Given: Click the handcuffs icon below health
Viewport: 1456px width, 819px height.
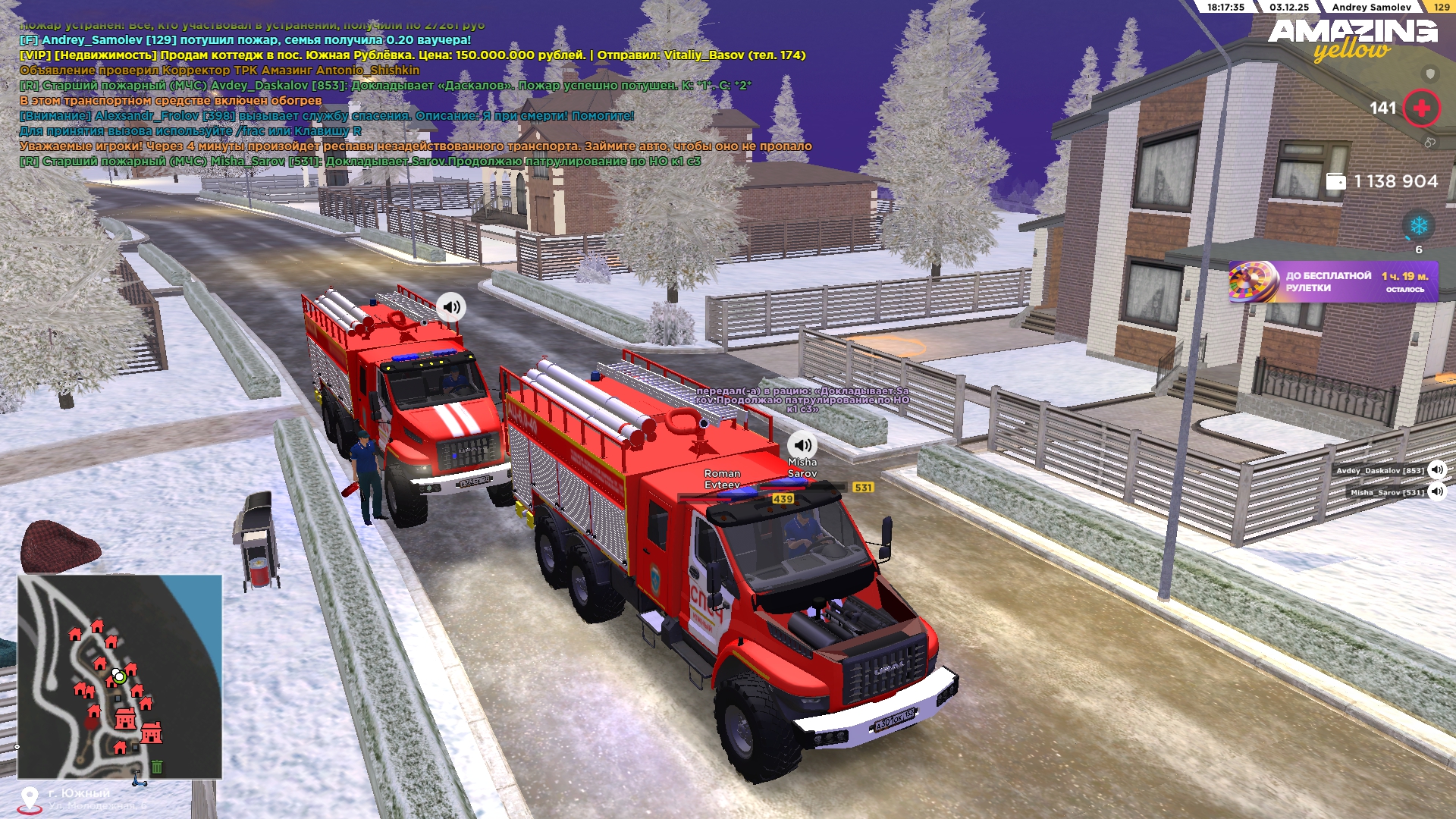Looking at the screenshot, I should click(x=1429, y=143).
